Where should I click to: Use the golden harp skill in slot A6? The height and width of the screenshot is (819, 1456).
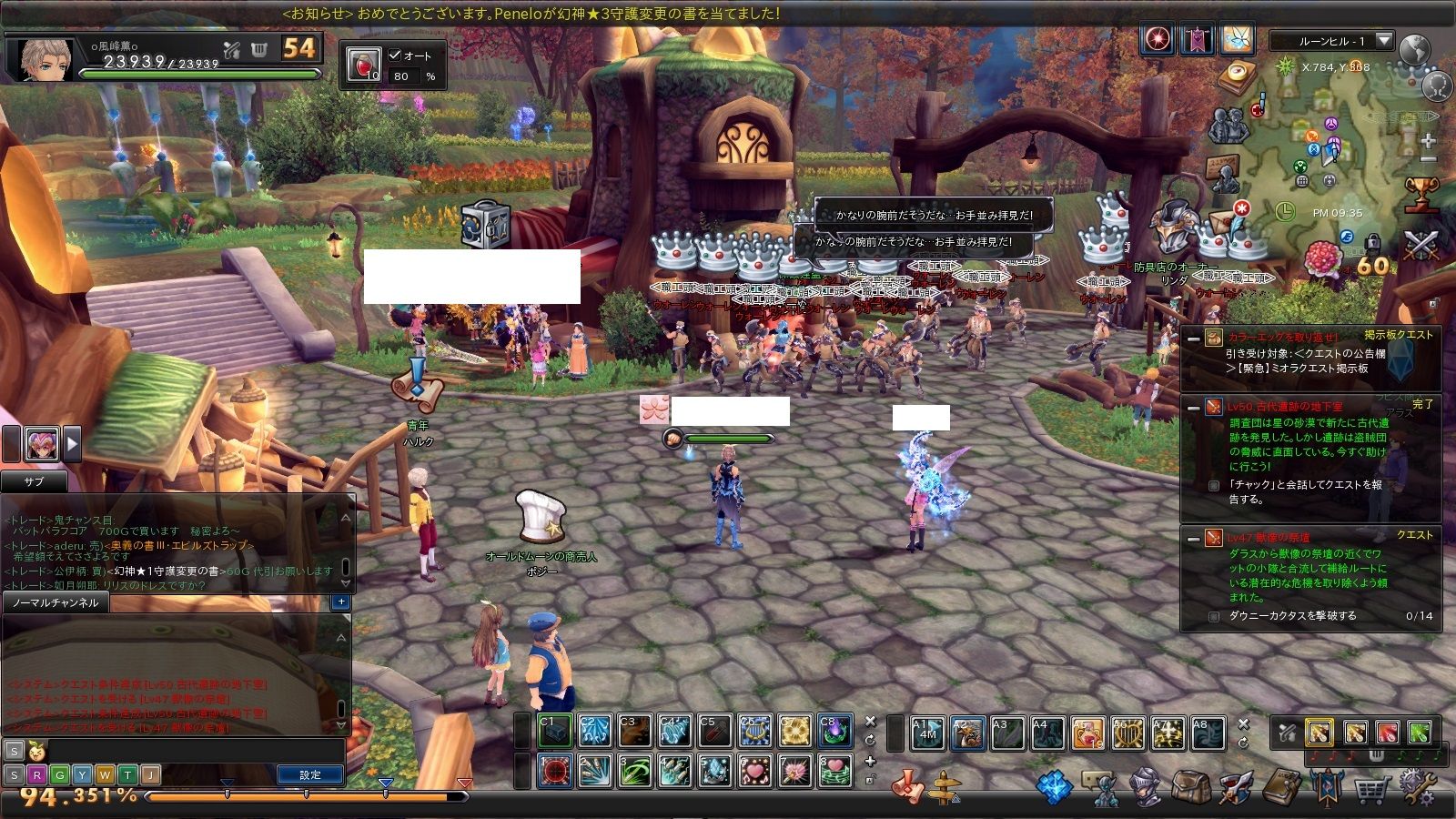point(1128,733)
